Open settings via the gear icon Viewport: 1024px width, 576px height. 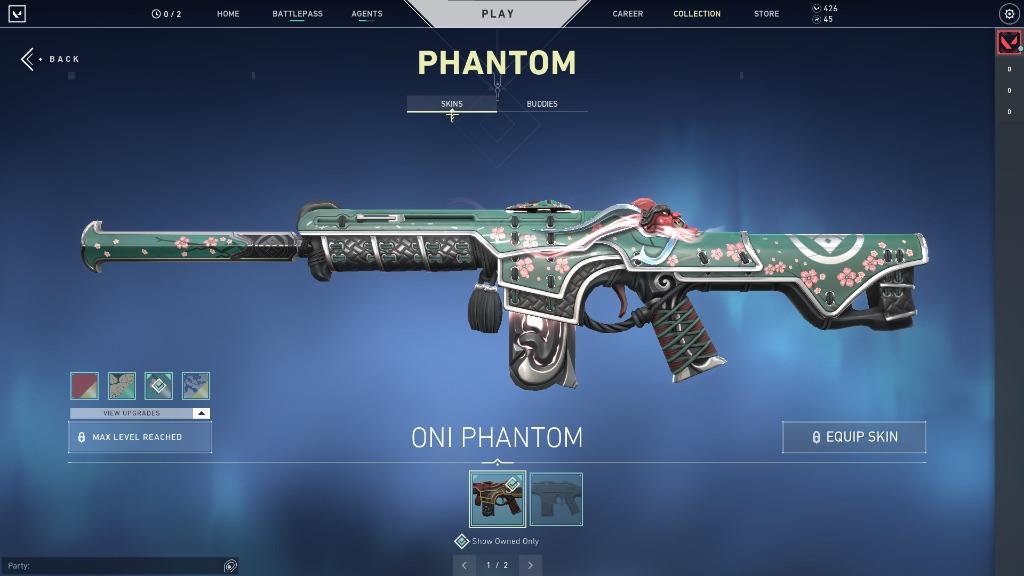(x=1008, y=14)
